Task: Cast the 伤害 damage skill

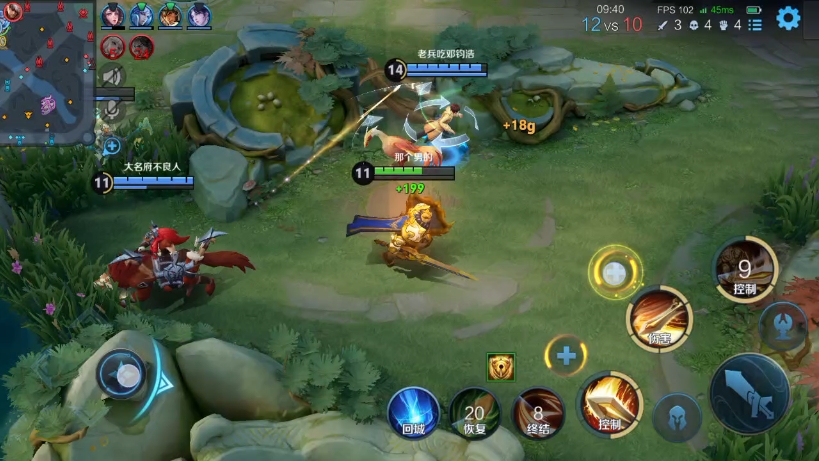Action: click(x=658, y=318)
